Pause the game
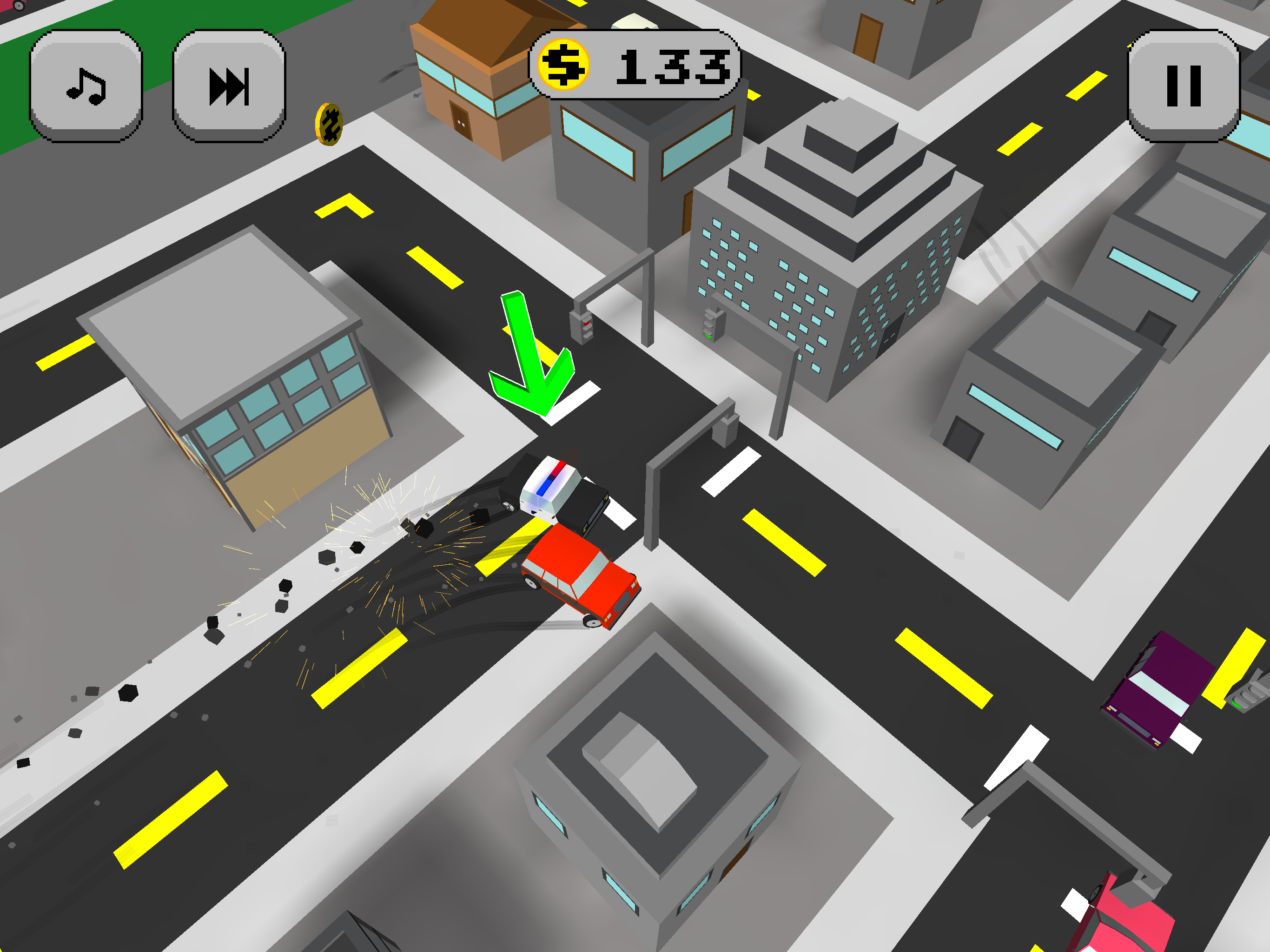1270x952 pixels. pos(1184,86)
